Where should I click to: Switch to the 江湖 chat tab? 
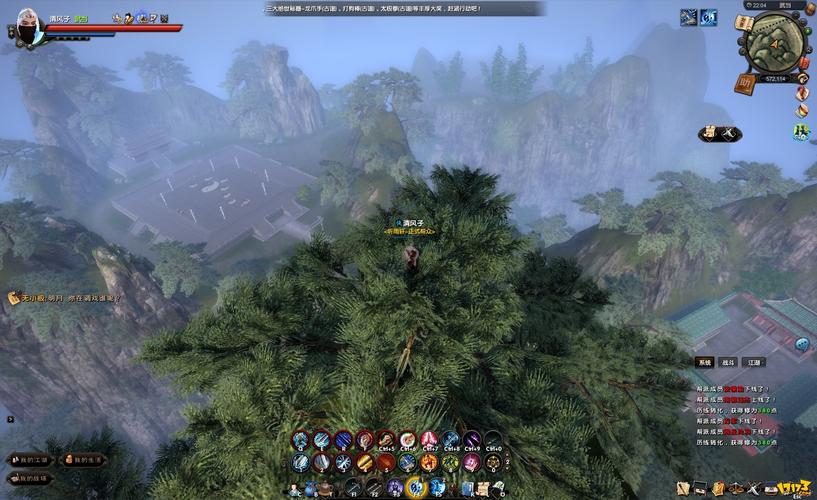coord(755,362)
